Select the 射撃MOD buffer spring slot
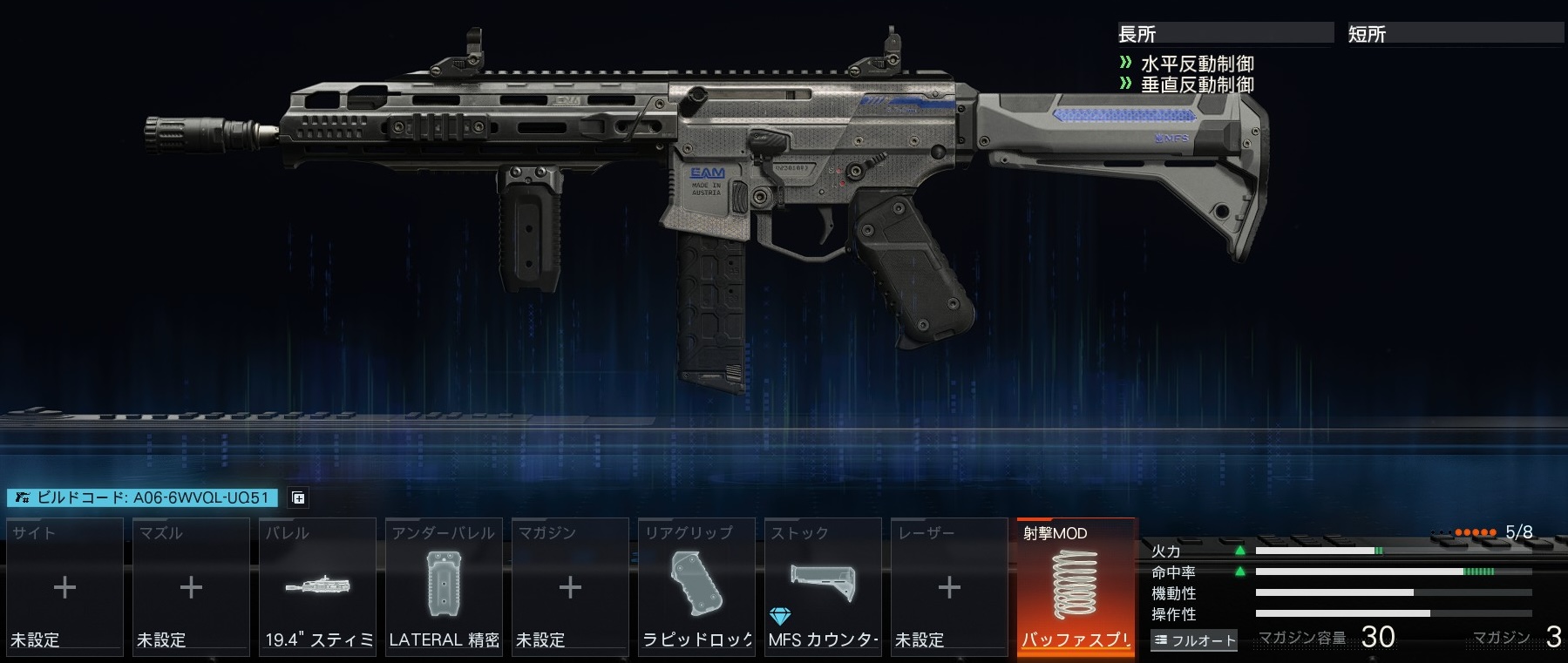The image size is (1568, 663). pyautogui.click(x=1076, y=586)
